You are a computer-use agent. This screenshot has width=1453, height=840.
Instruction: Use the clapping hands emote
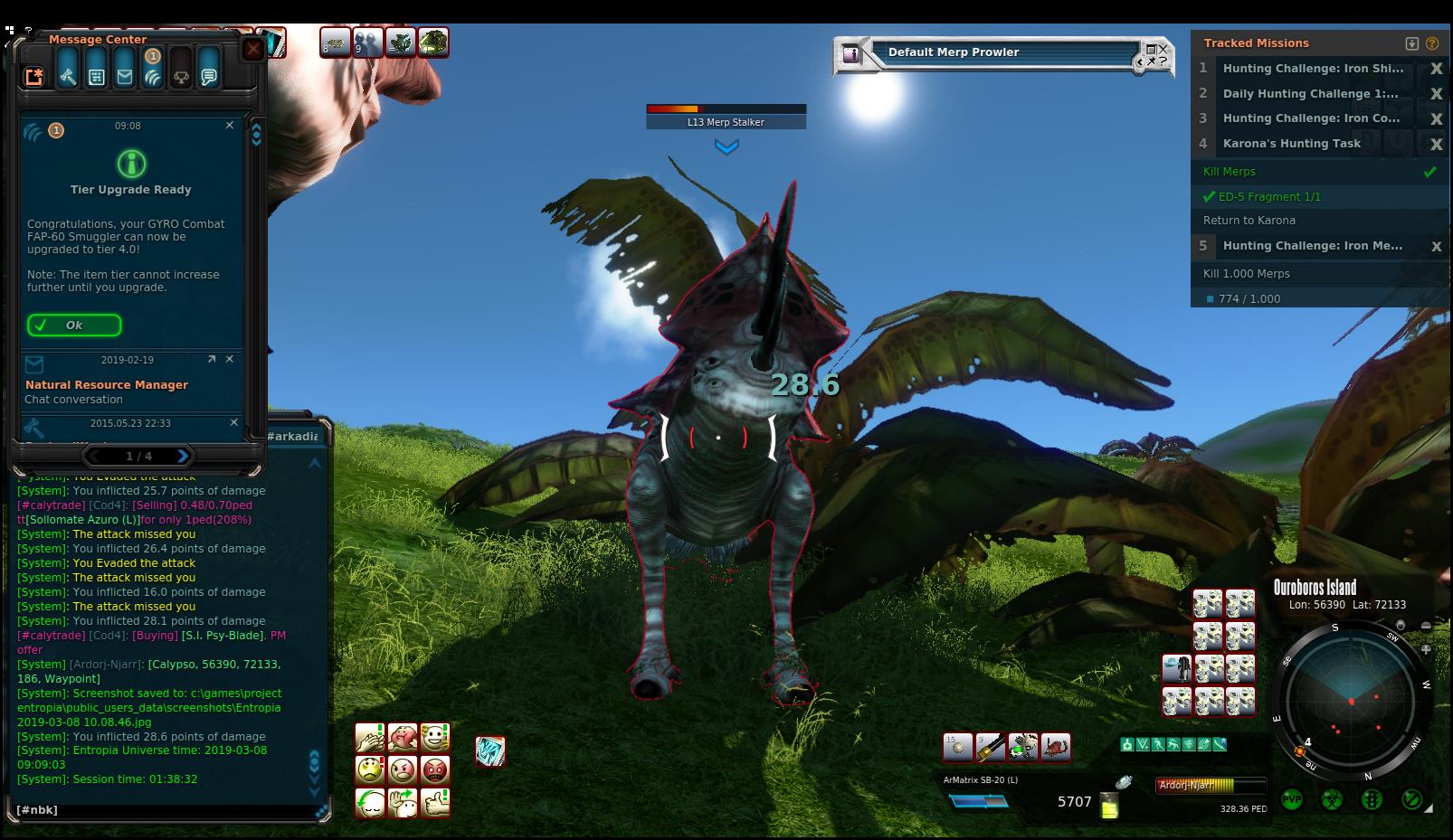[370, 738]
